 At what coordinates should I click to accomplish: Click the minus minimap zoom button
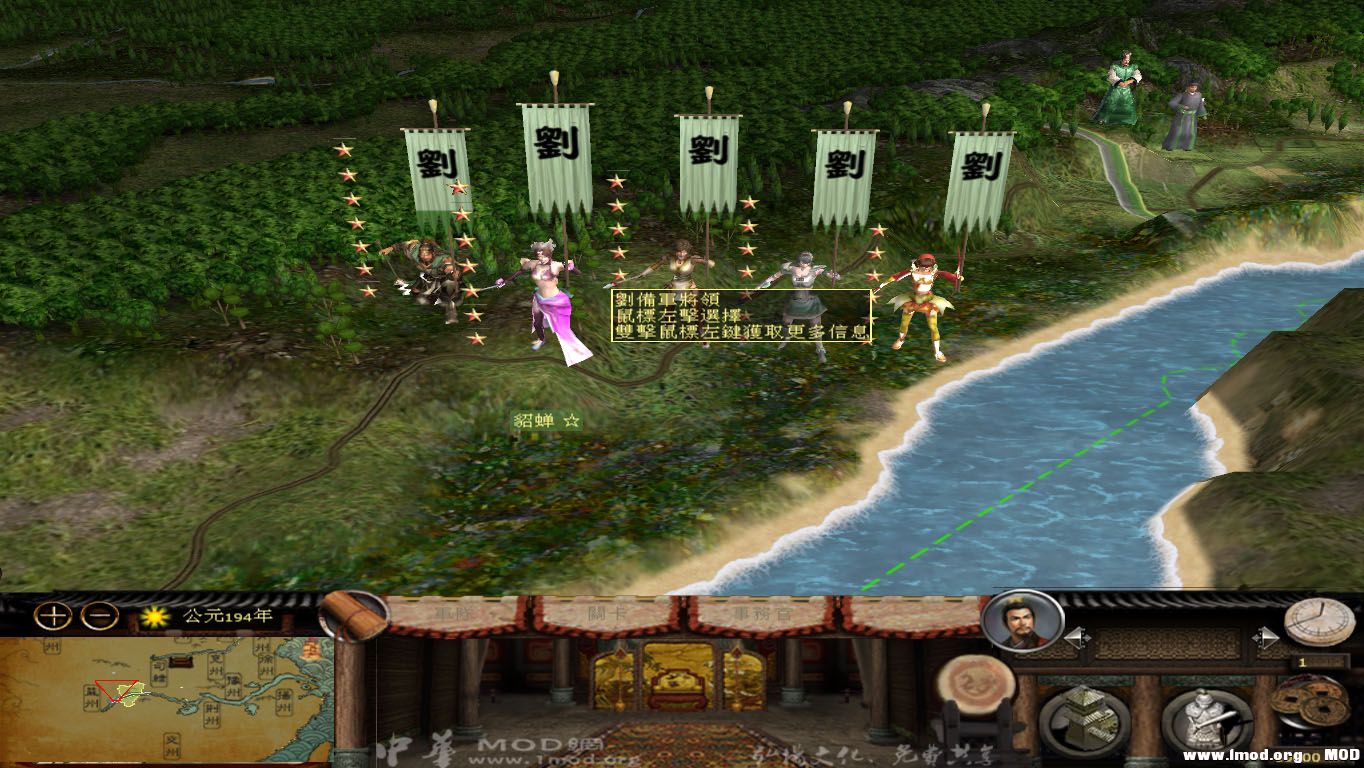point(100,616)
